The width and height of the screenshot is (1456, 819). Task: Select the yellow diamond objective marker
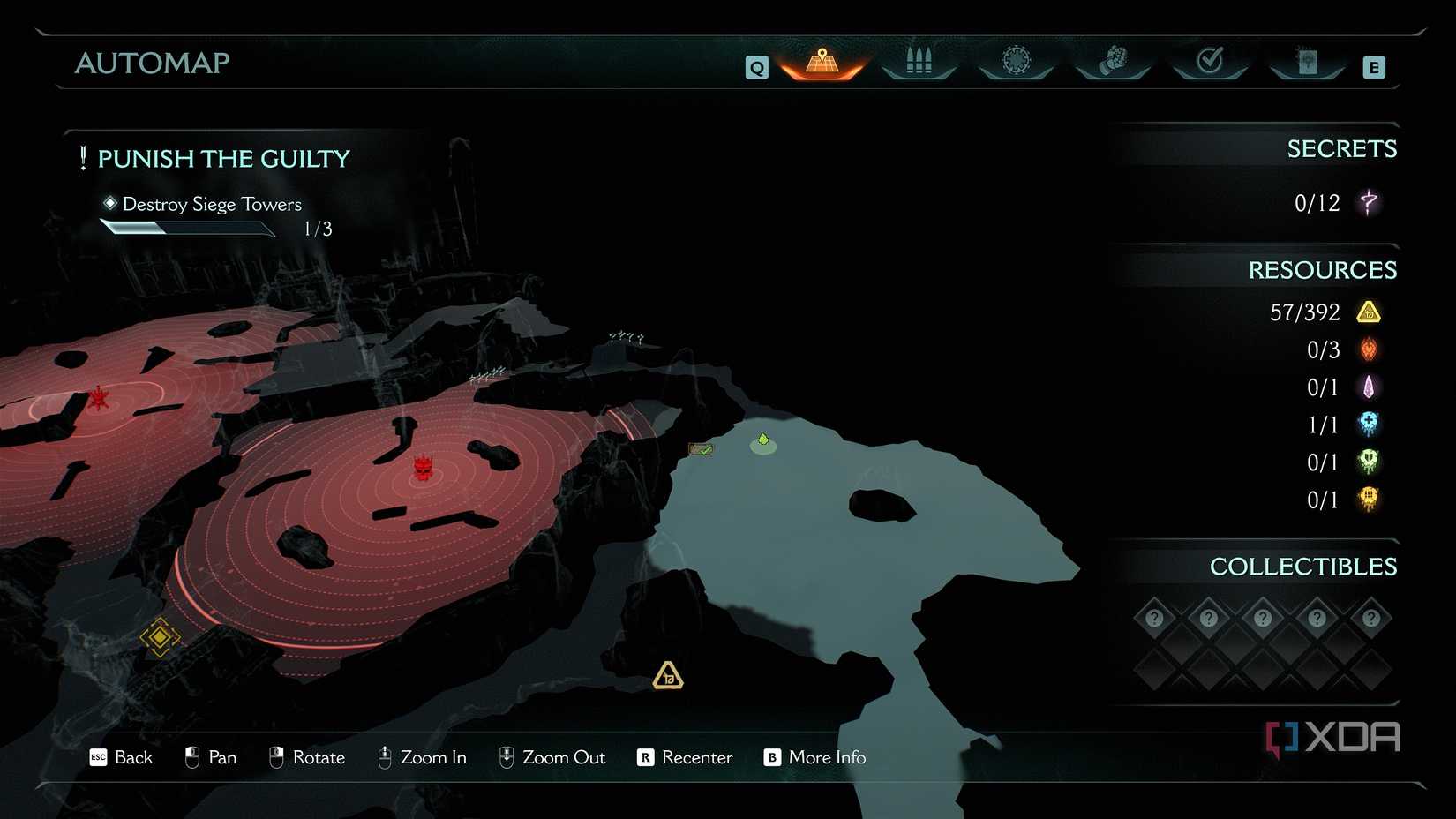pos(160,636)
